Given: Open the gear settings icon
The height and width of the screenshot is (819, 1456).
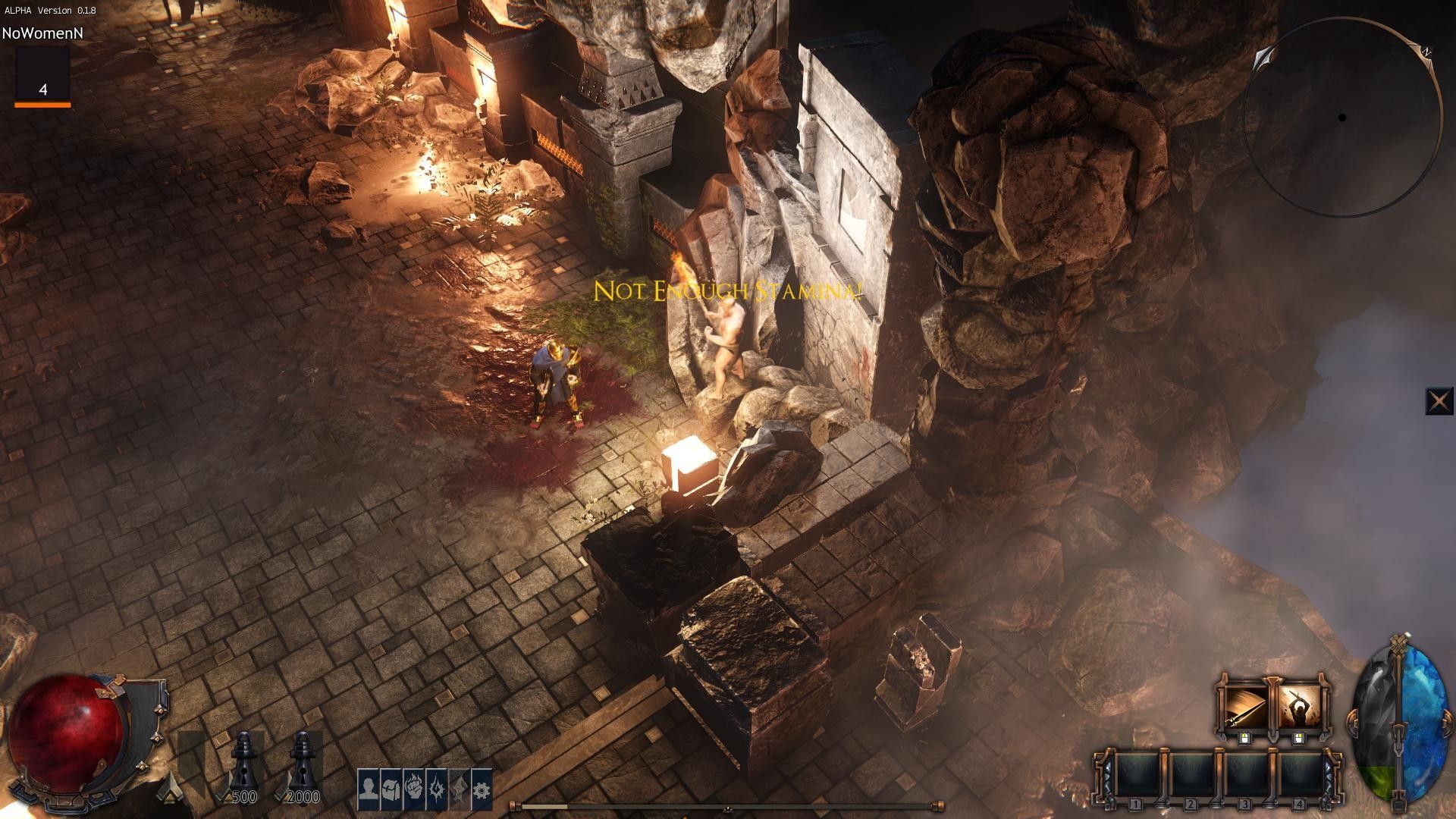Looking at the screenshot, I should [482, 789].
